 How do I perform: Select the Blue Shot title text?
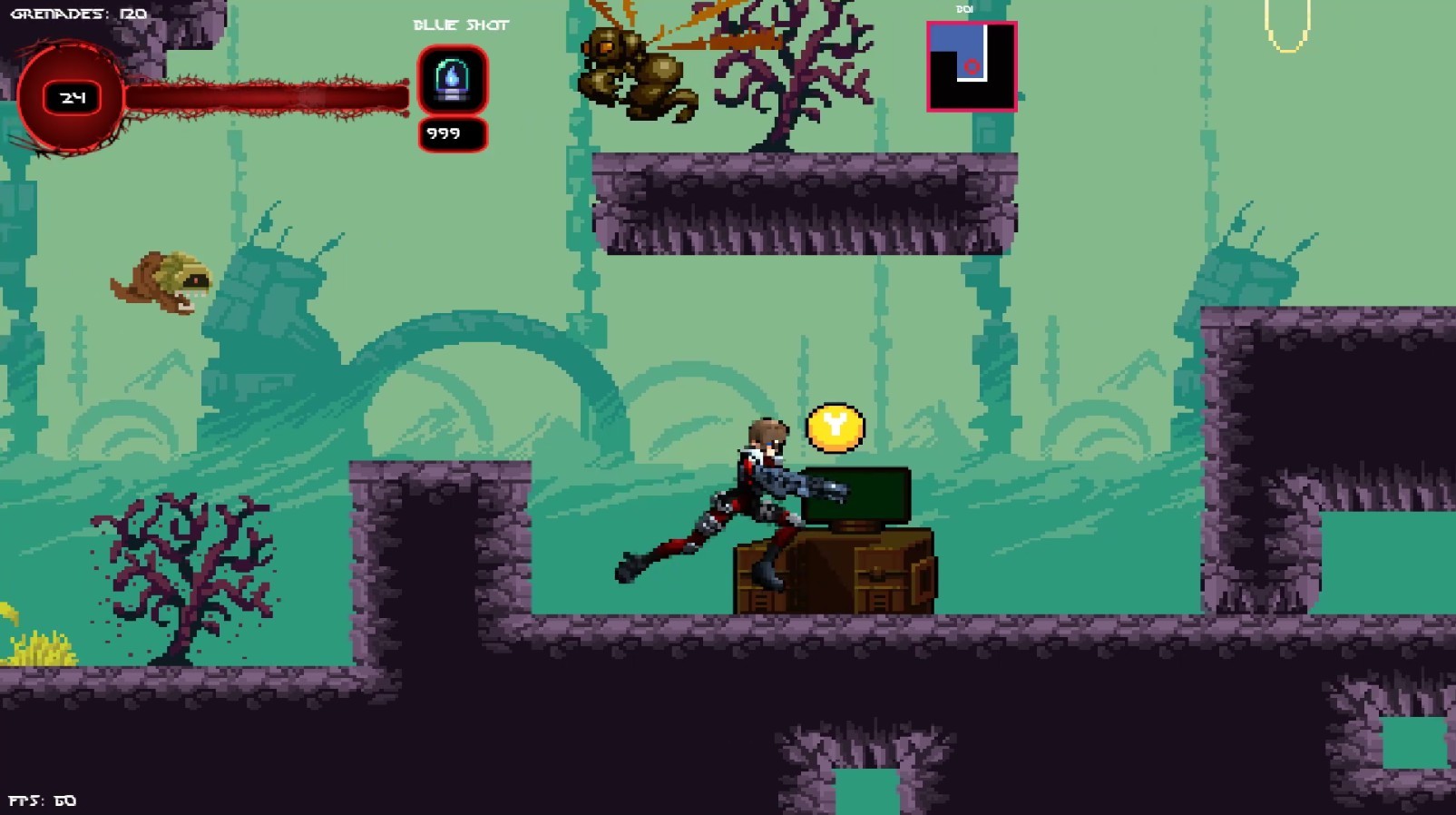461,25
